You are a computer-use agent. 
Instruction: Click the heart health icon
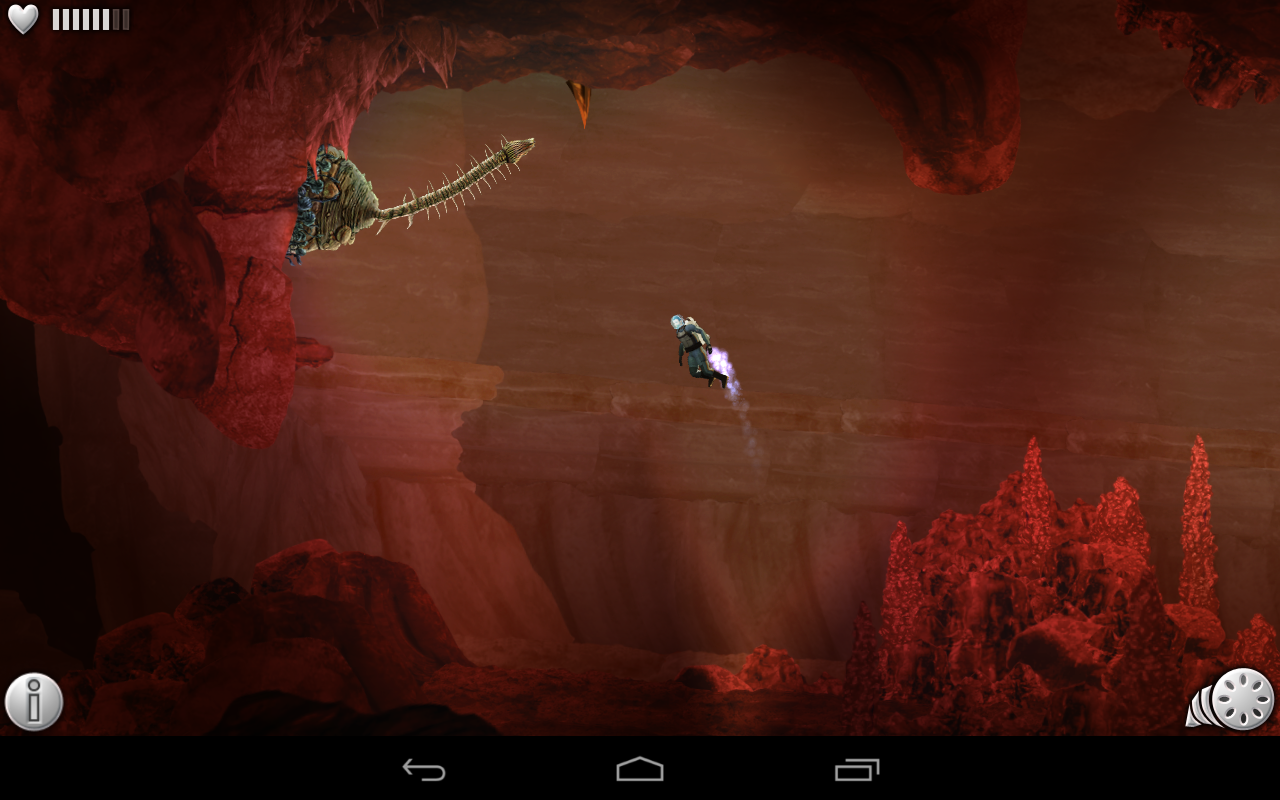22,17
